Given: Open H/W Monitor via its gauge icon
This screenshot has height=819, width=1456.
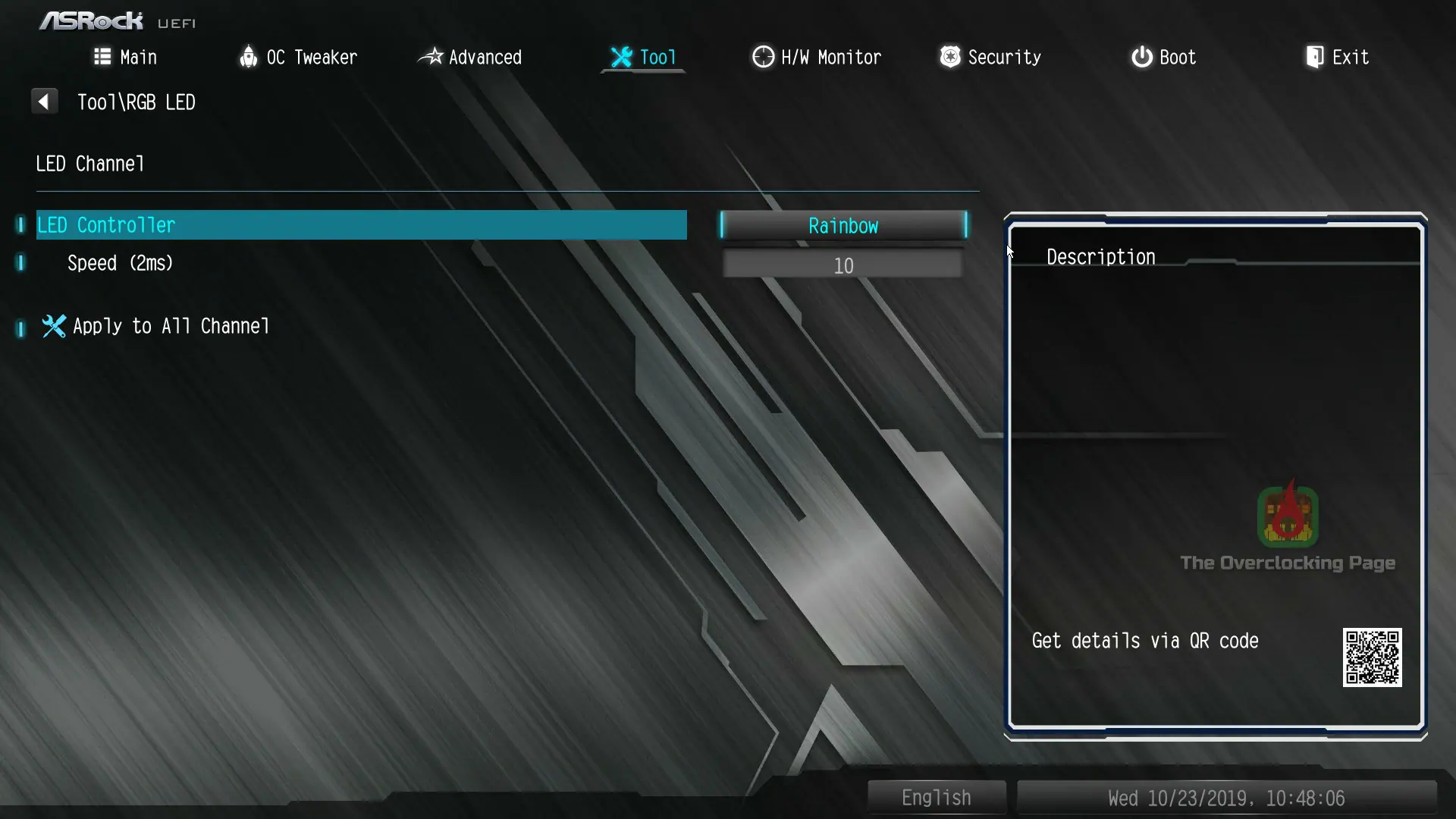Looking at the screenshot, I should coord(762,57).
